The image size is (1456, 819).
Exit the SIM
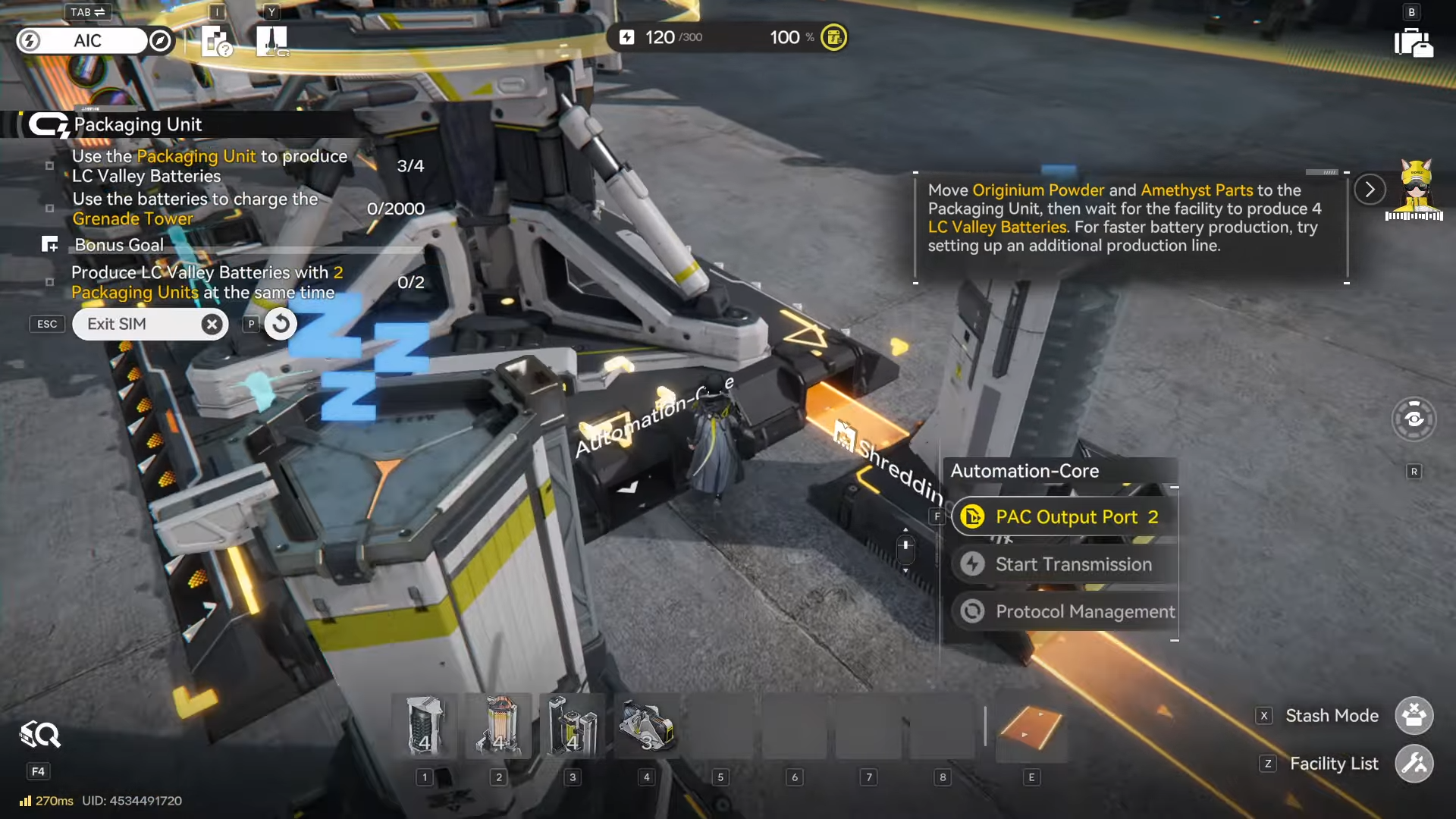pyautogui.click(x=150, y=325)
